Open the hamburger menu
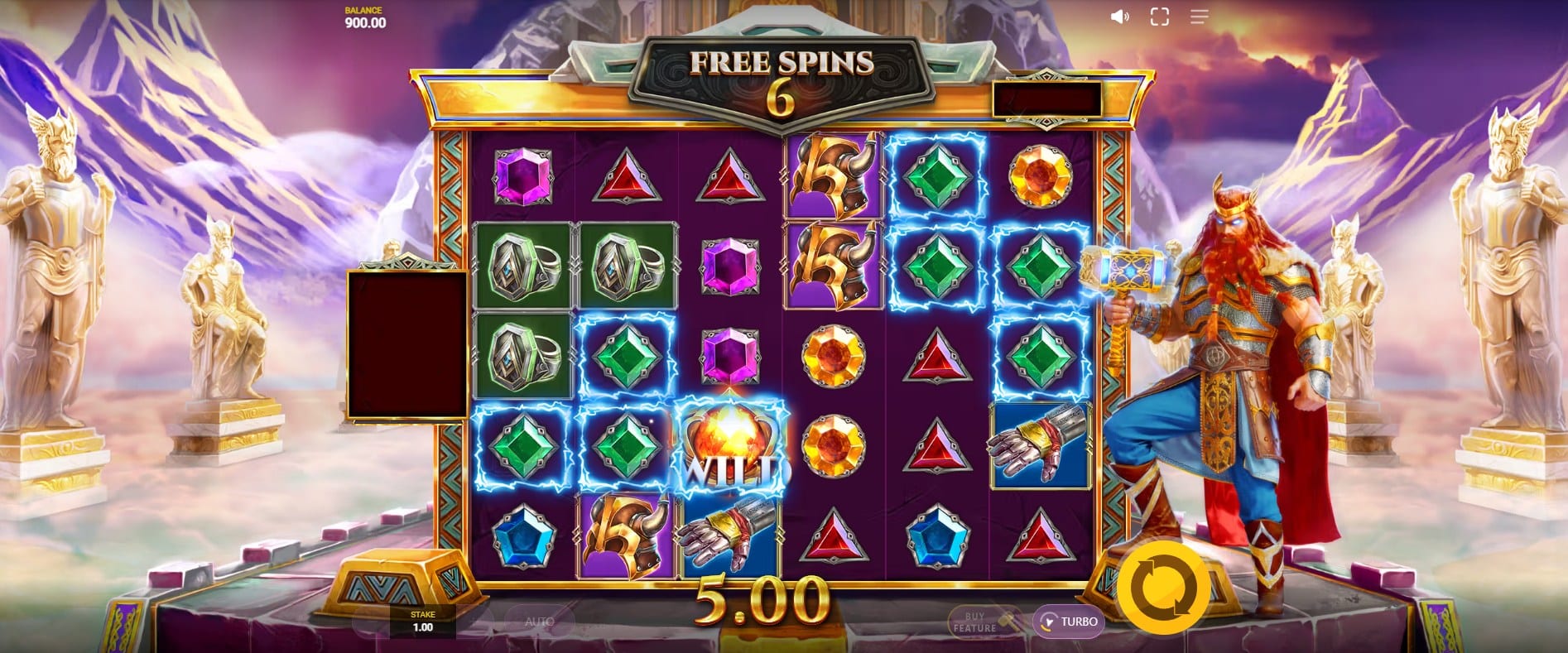This screenshot has width=1568, height=653. tap(1199, 17)
